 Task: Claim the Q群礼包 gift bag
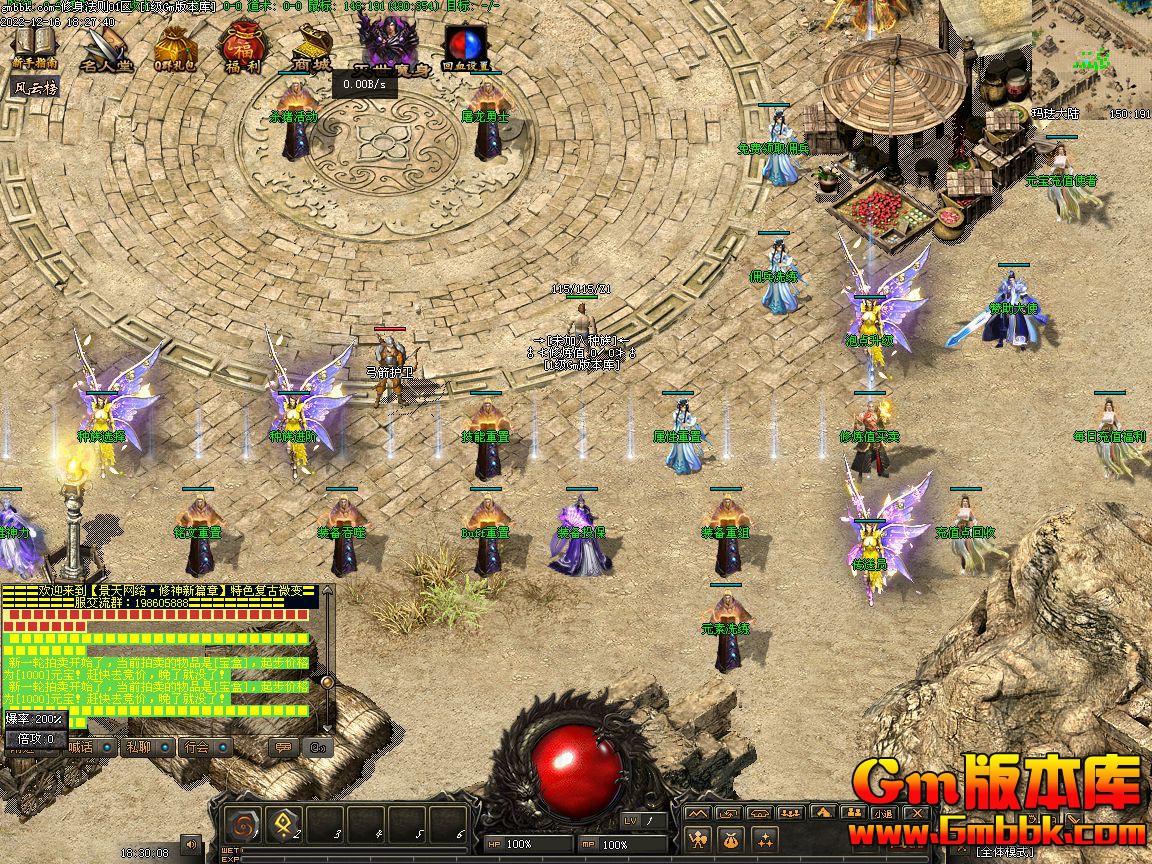pyautogui.click(x=175, y=48)
